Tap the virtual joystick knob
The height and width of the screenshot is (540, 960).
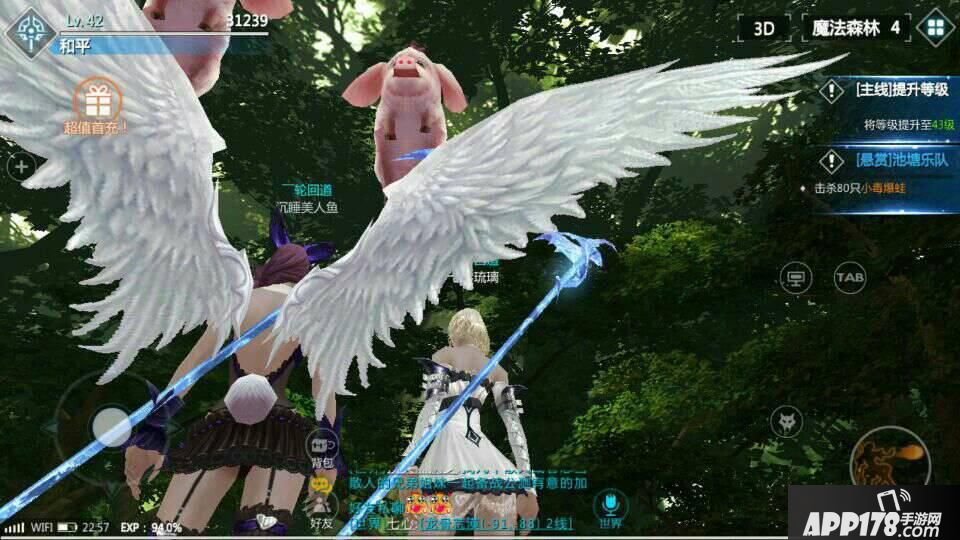(x=112, y=428)
